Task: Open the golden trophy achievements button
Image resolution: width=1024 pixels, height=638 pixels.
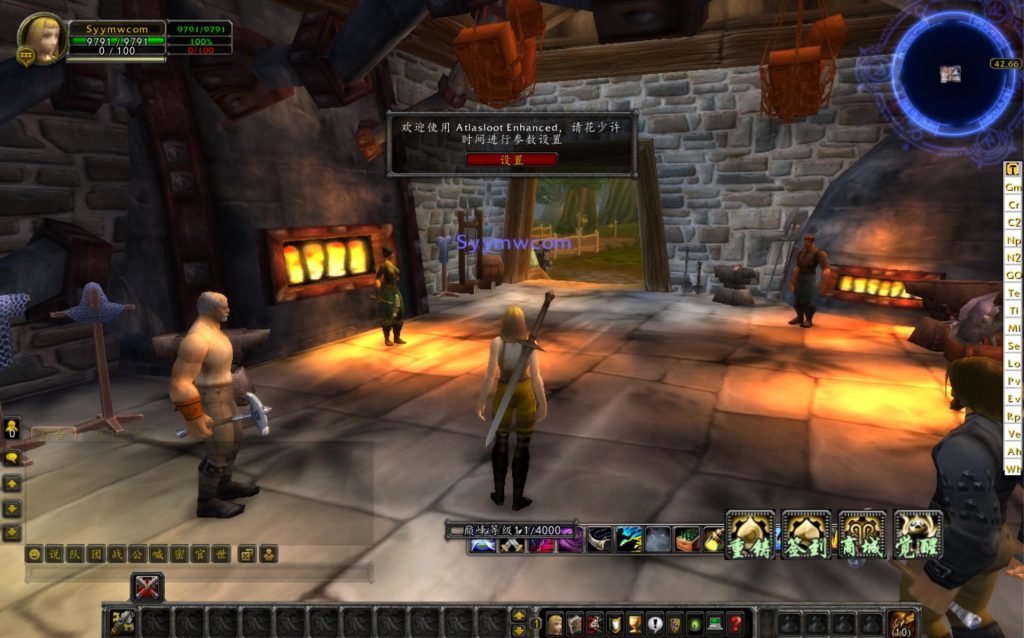Action: [635, 623]
